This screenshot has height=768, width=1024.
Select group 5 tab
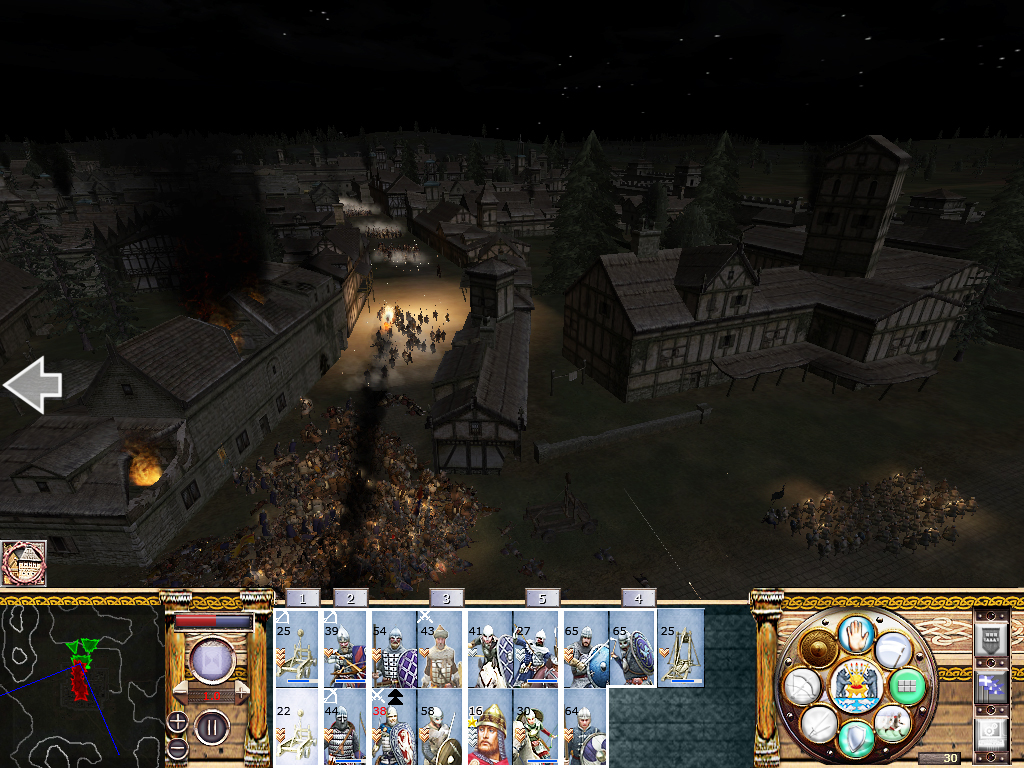click(x=542, y=598)
